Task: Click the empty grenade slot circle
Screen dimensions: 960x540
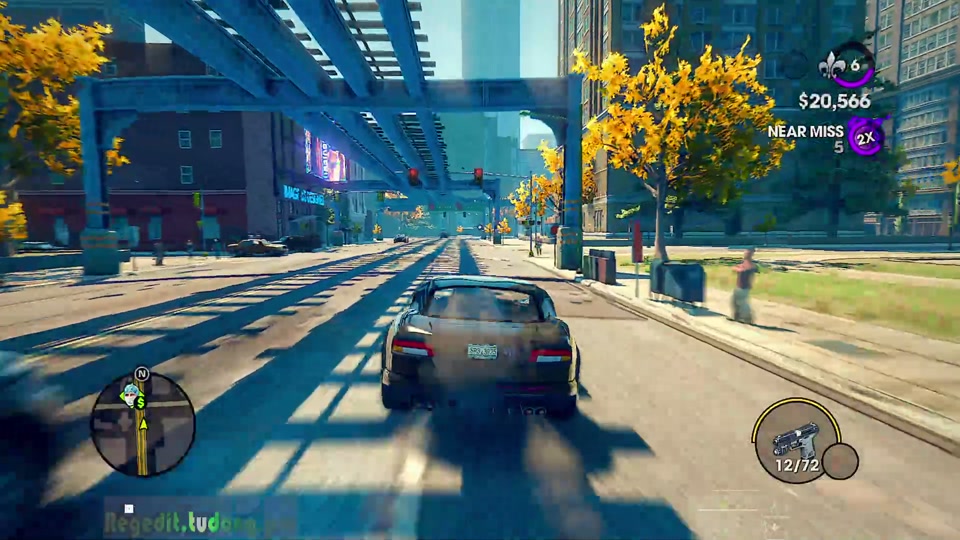Action: [840, 461]
